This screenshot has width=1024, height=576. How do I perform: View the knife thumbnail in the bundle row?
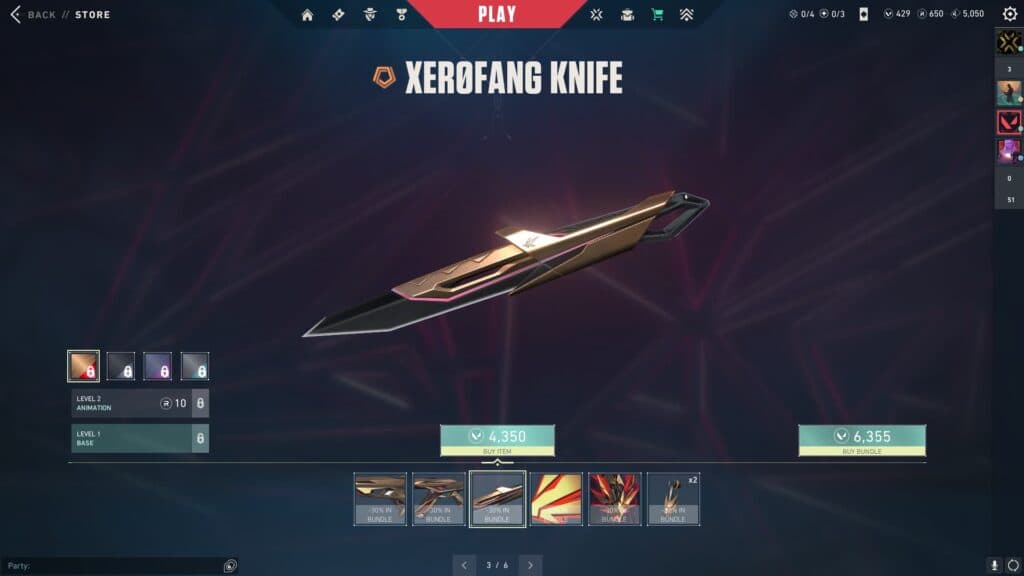[x=497, y=498]
